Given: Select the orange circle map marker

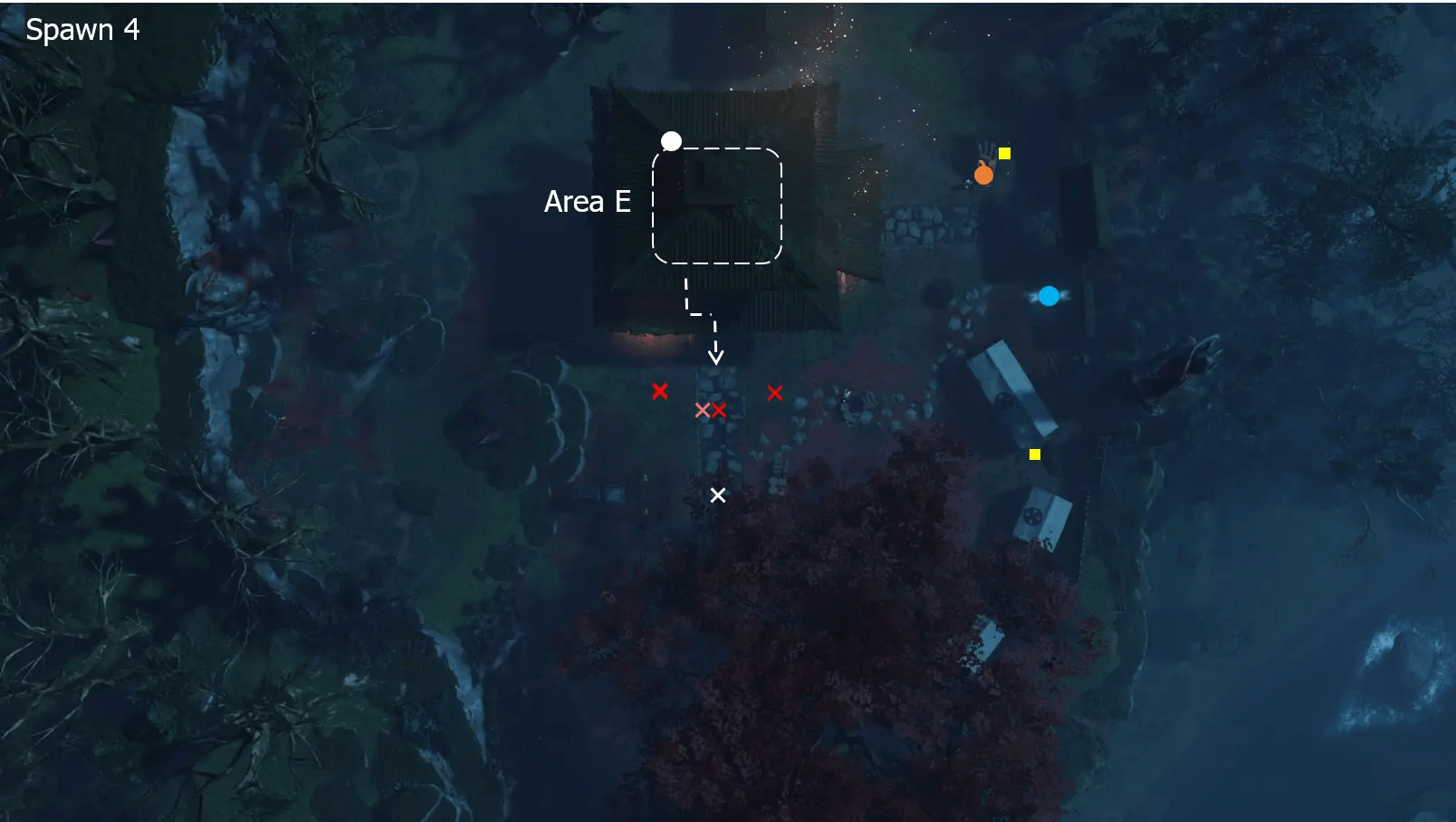Looking at the screenshot, I should click(x=983, y=175).
